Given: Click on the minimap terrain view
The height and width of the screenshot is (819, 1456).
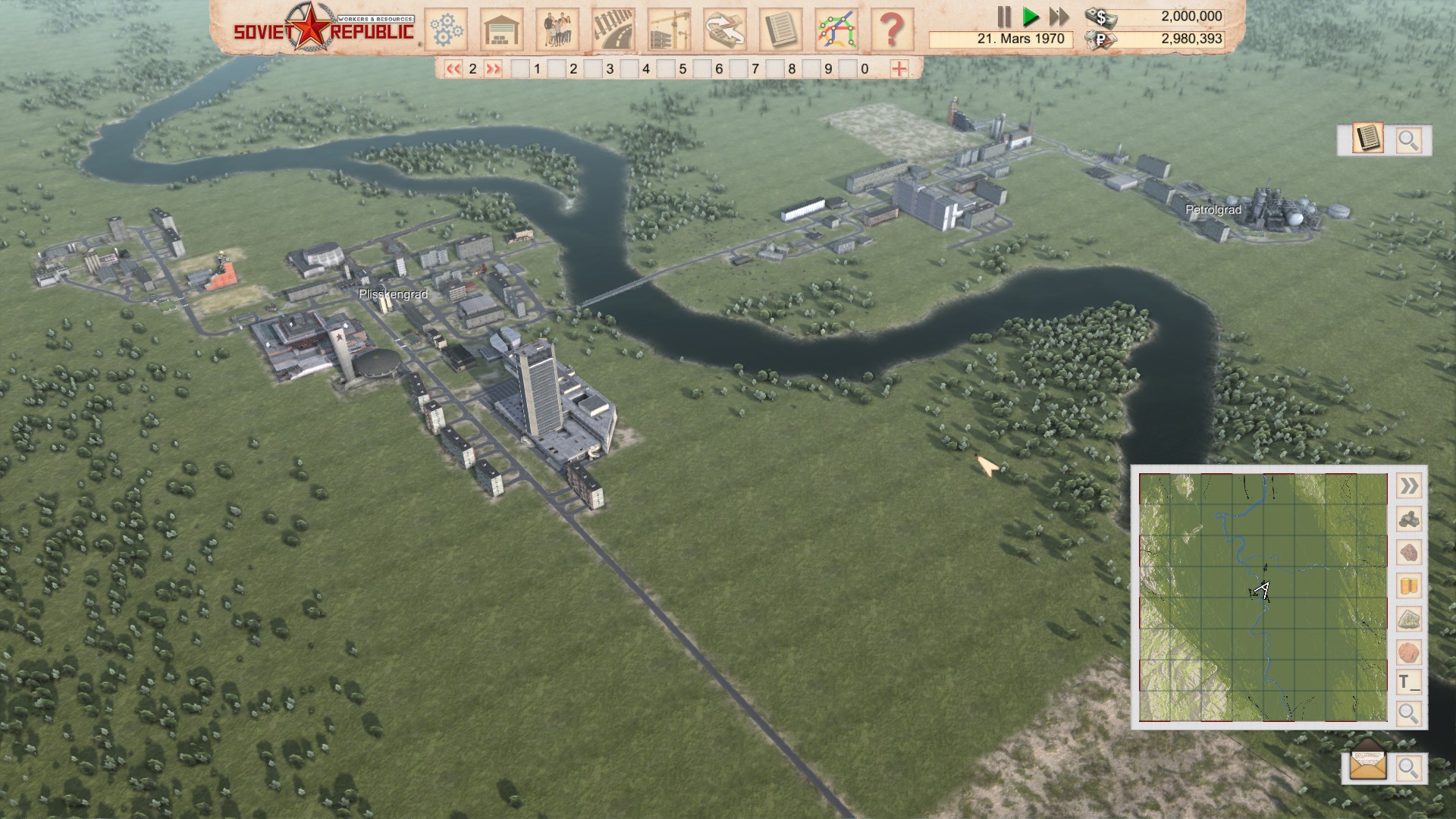Looking at the screenshot, I should (x=1263, y=598).
